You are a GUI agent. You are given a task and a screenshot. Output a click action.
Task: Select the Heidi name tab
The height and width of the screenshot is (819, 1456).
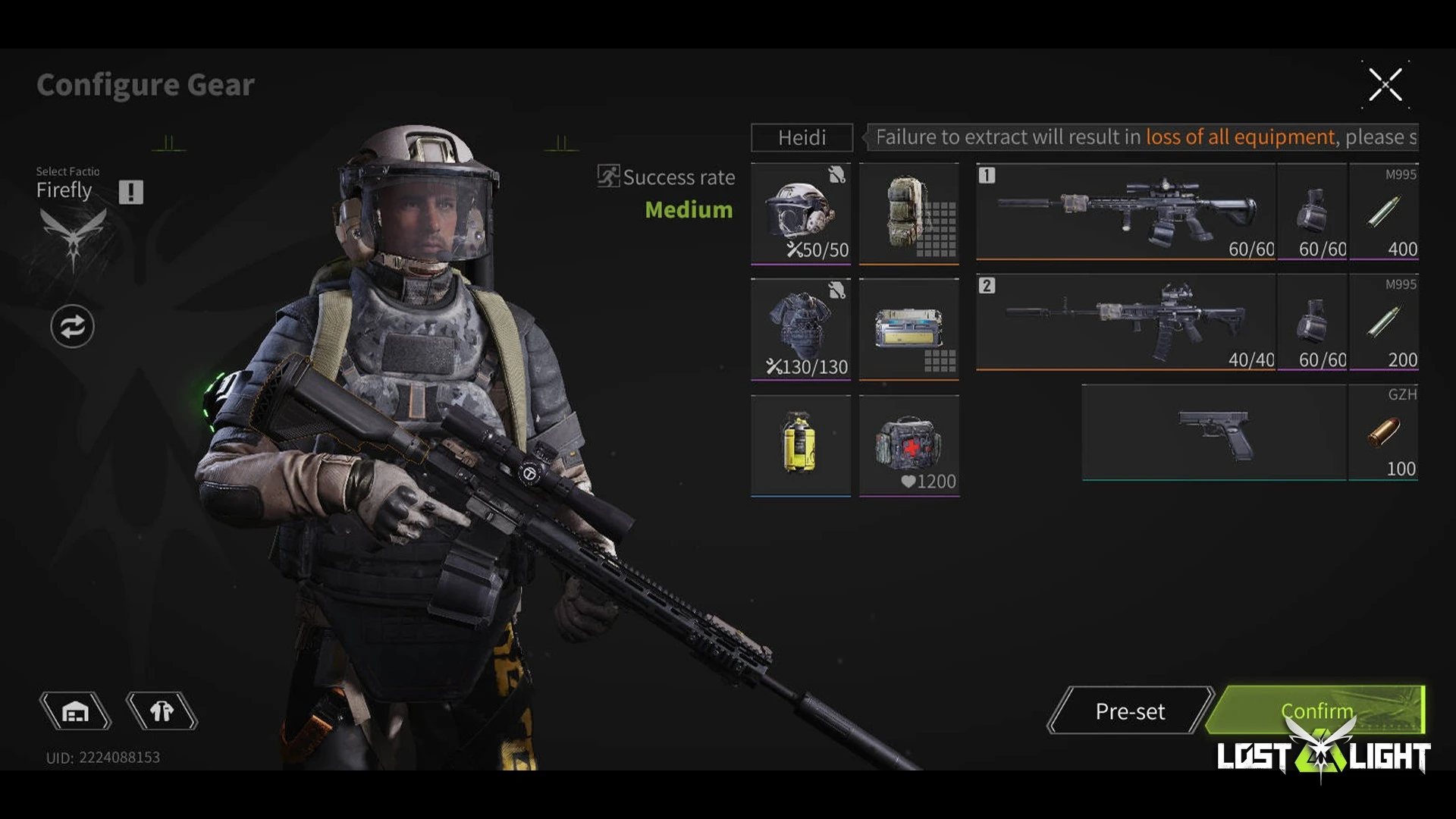pos(802,137)
